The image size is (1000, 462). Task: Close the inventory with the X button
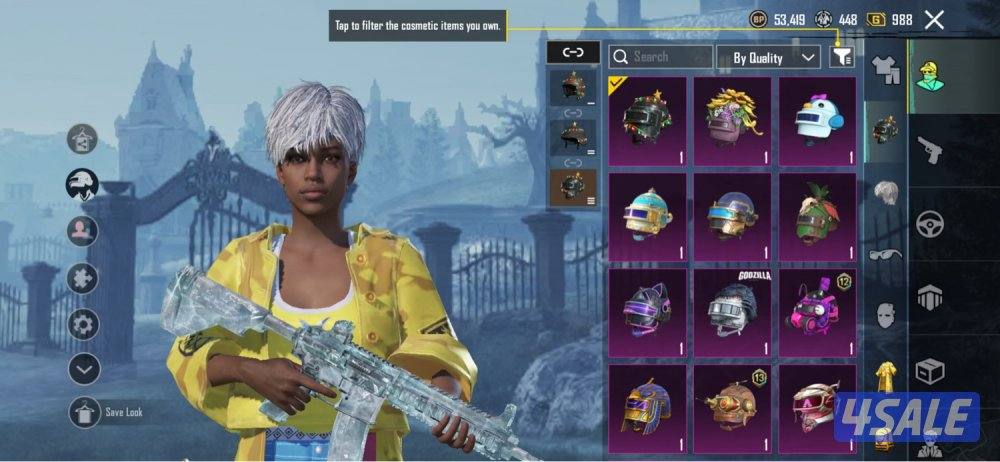coord(934,19)
